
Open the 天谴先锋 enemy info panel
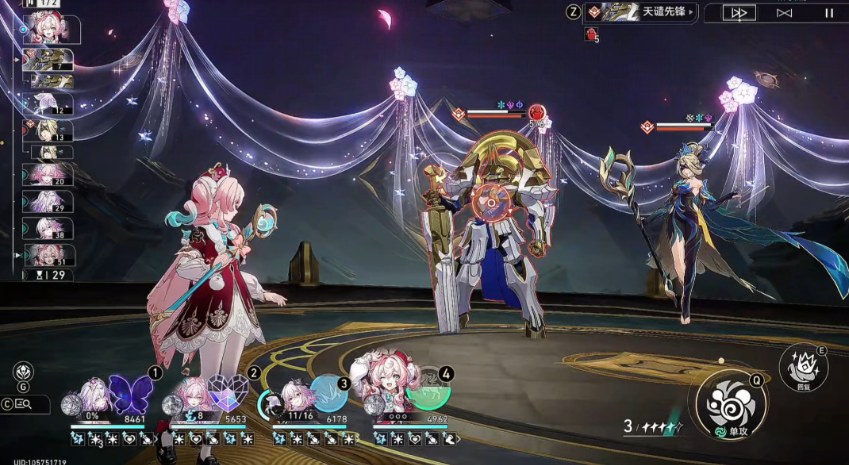[642, 13]
